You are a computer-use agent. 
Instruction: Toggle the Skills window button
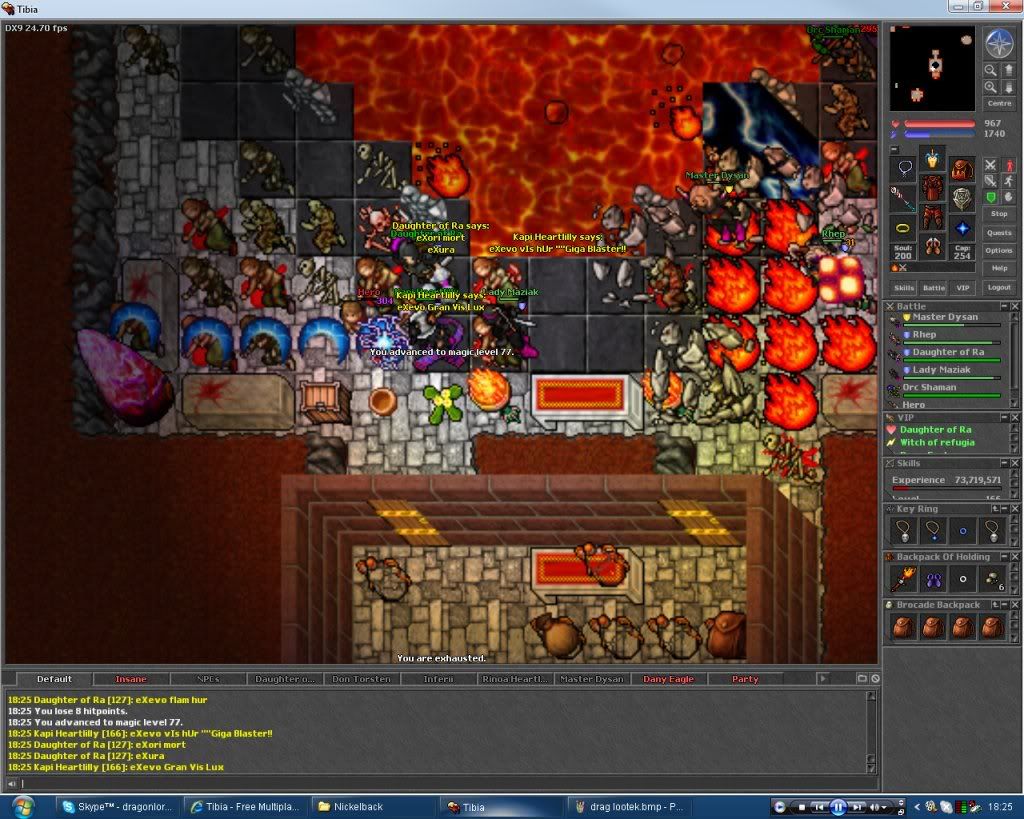(904, 288)
